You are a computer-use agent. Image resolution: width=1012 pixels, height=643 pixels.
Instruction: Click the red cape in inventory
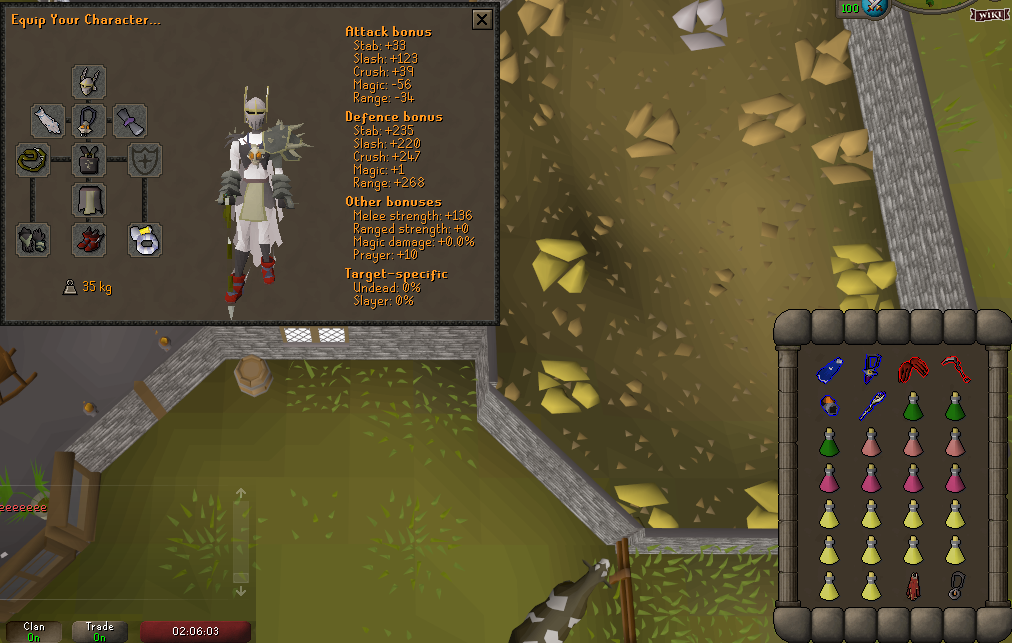click(x=912, y=584)
